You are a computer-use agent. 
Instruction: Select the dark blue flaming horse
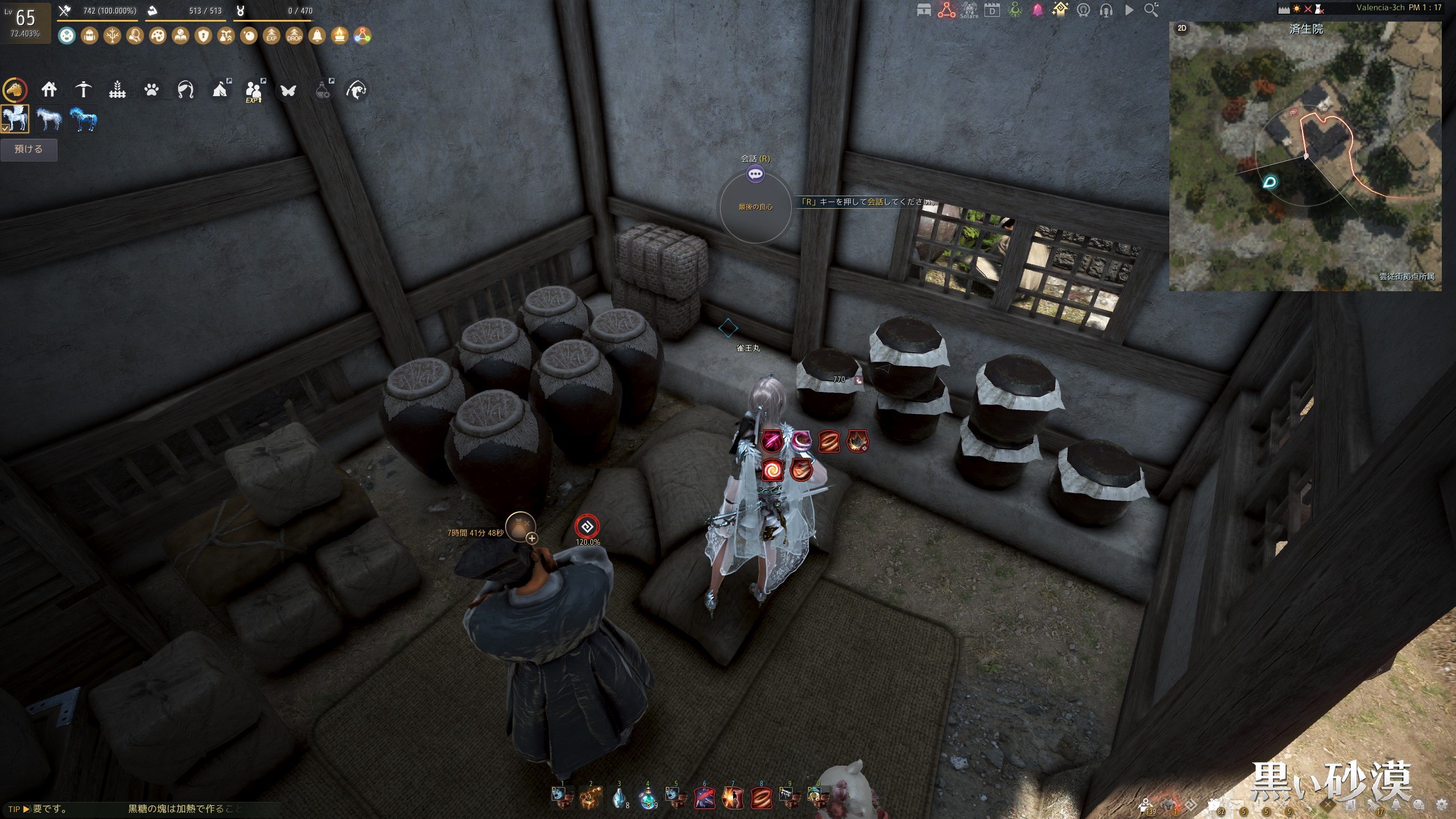click(x=83, y=119)
